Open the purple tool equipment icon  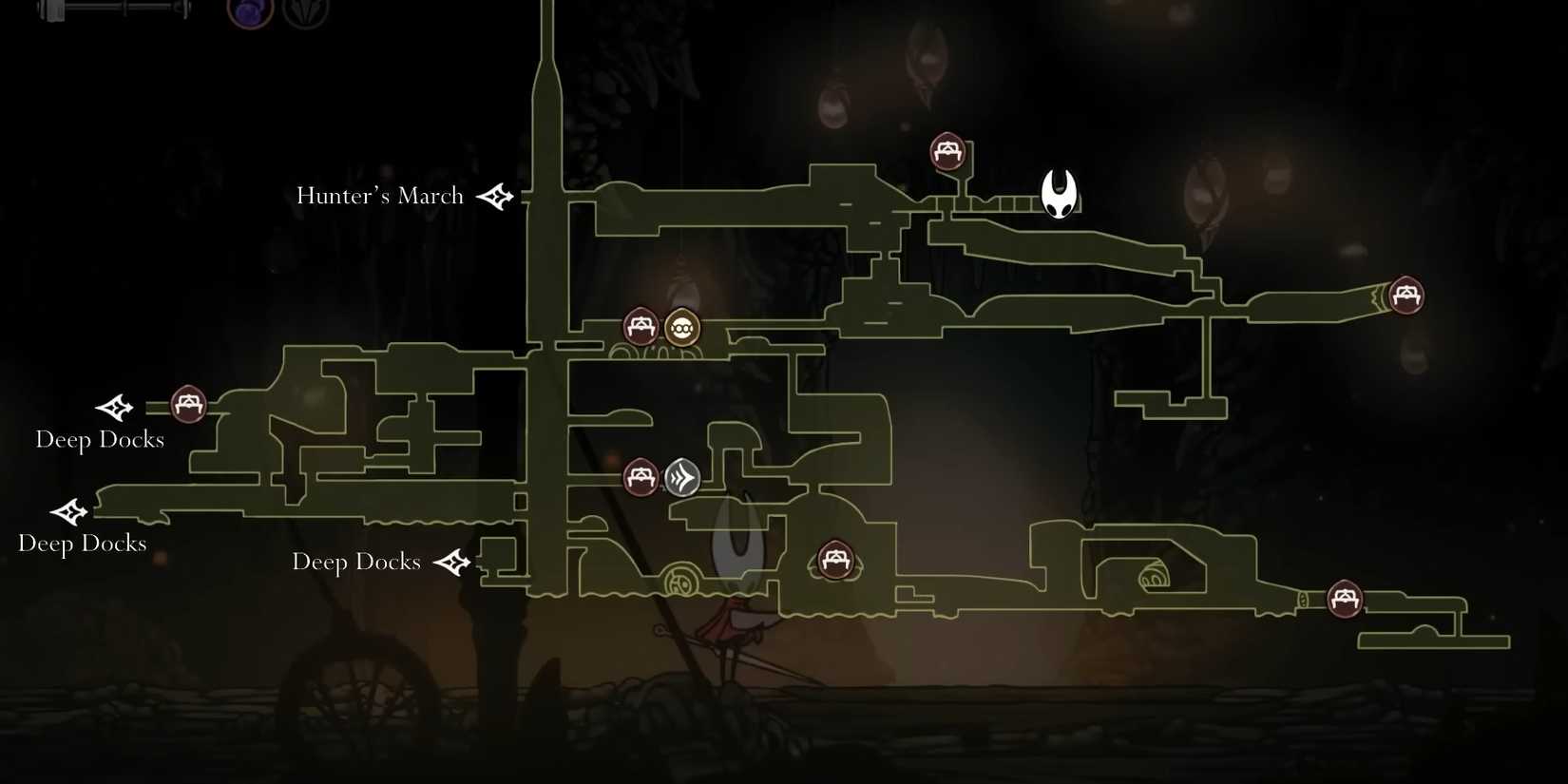click(x=247, y=12)
